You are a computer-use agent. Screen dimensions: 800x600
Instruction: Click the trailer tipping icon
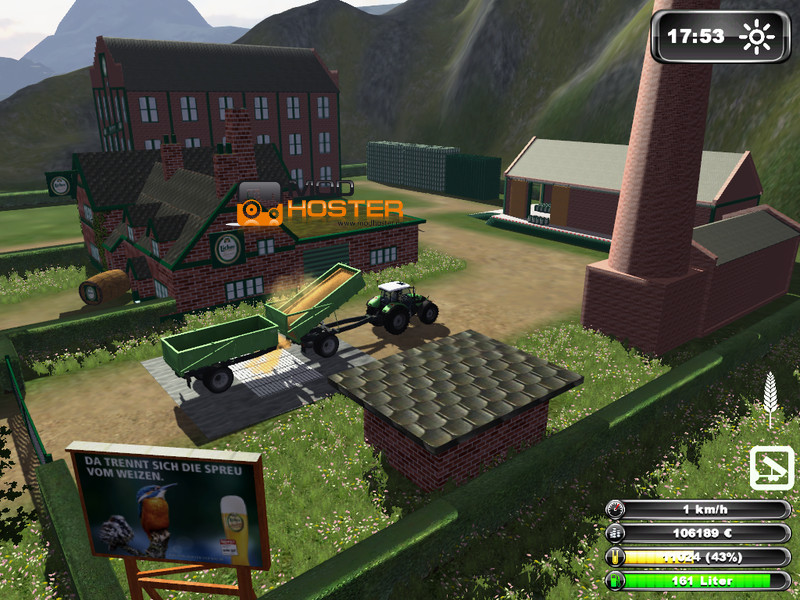(771, 468)
